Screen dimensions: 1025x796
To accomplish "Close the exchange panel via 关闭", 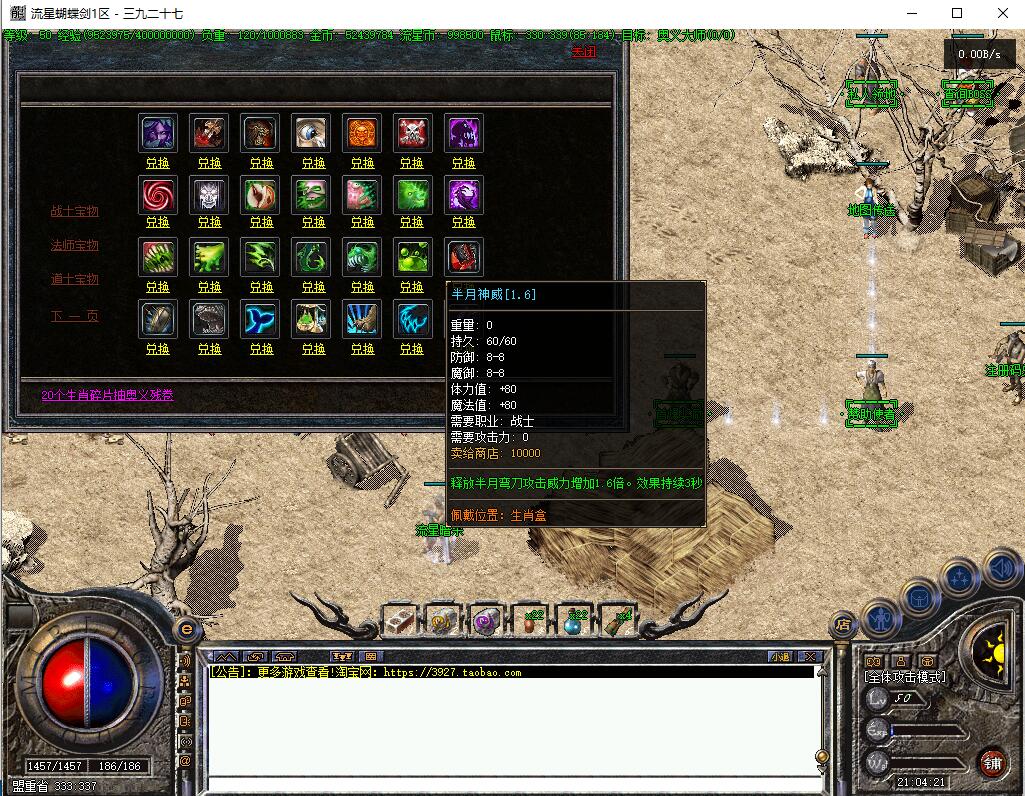I will coord(583,52).
